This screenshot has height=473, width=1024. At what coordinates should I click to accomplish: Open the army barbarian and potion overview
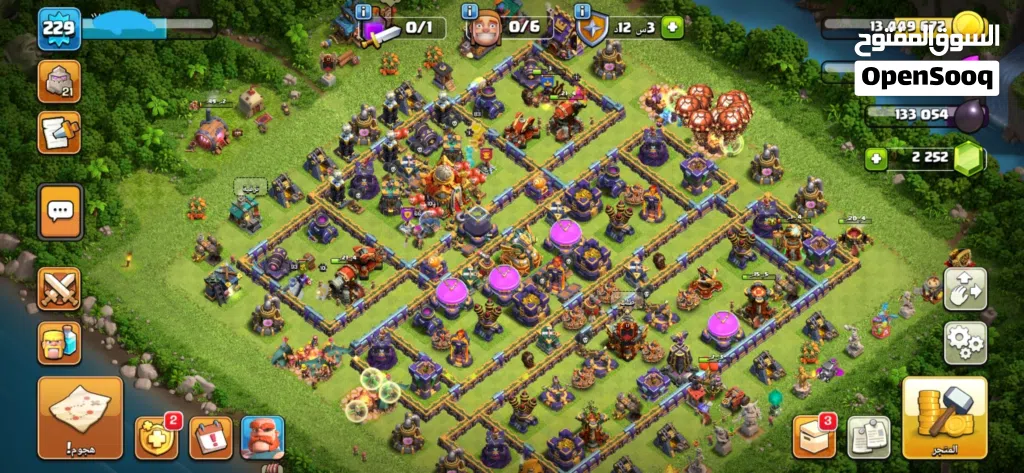click(60, 343)
